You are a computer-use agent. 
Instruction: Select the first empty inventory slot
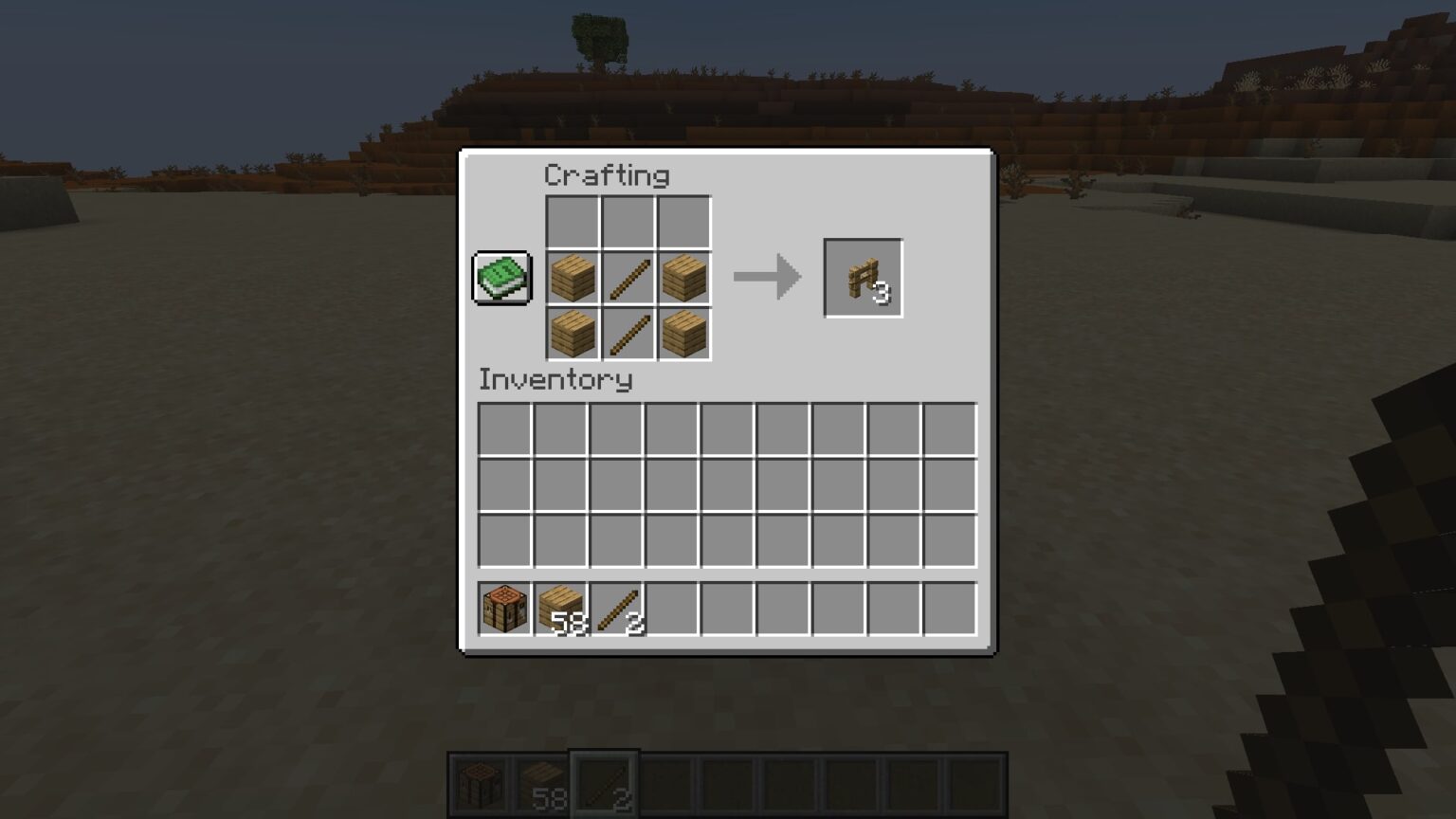[507, 430]
